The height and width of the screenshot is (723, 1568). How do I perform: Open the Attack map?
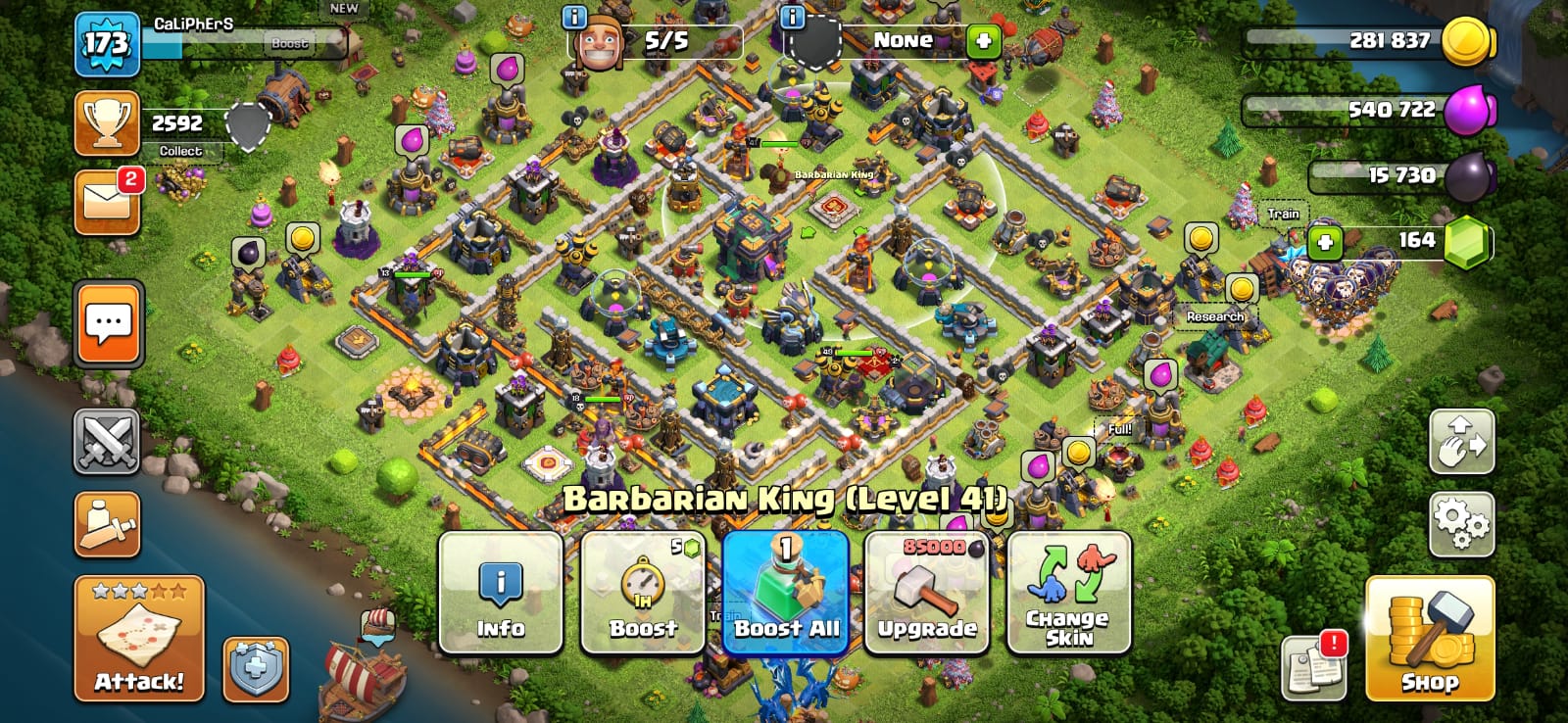pos(139,638)
